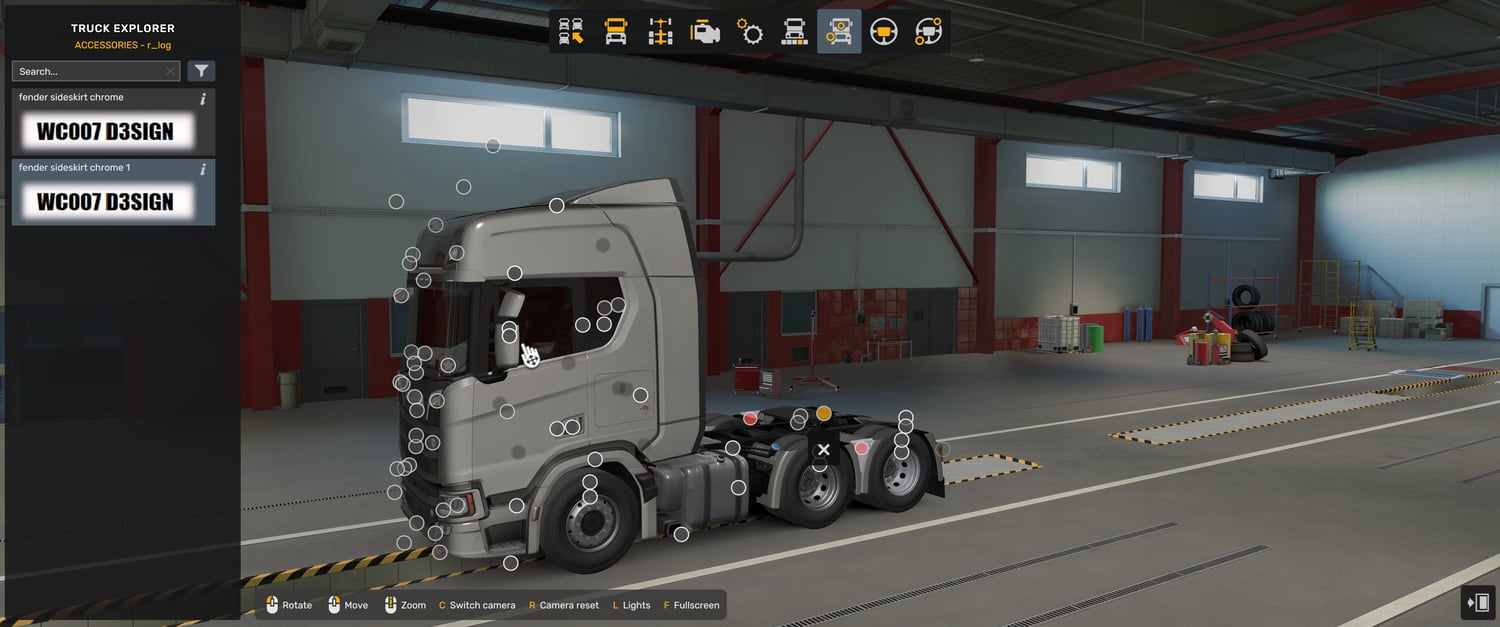This screenshot has width=1500, height=627.
Task: Select the highlighted exterior accessories category
Action: [839, 32]
